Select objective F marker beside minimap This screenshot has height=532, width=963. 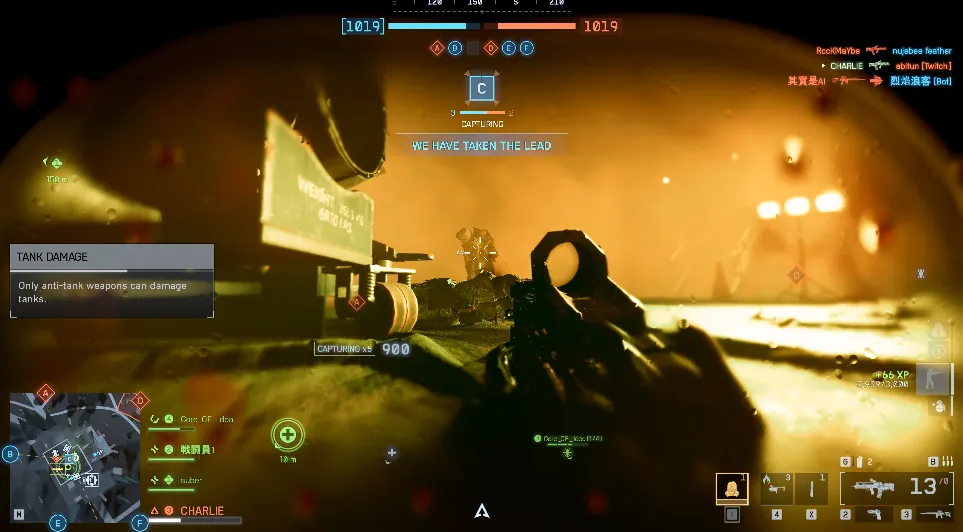tap(139, 522)
